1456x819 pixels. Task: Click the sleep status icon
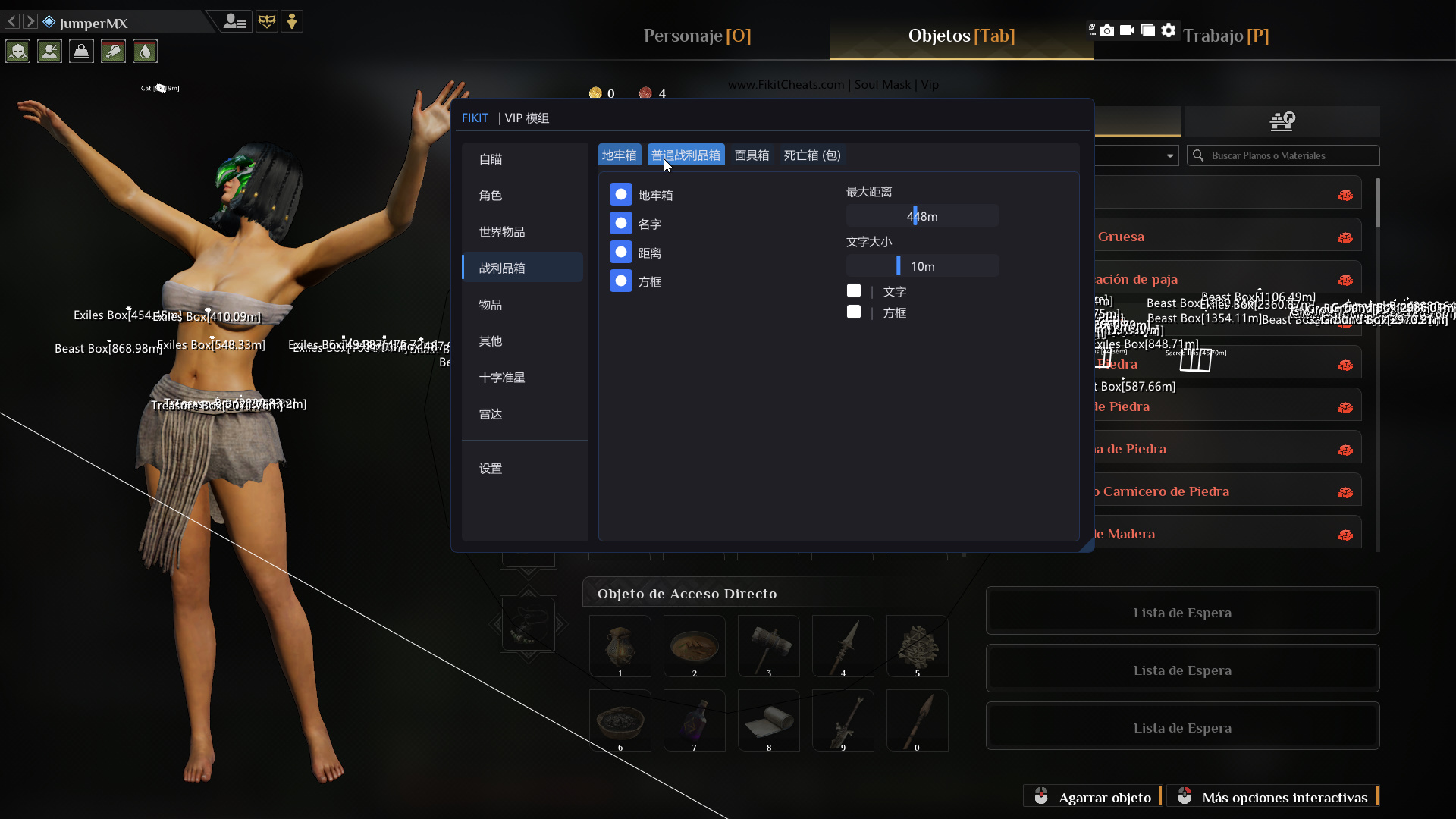point(49,51)
